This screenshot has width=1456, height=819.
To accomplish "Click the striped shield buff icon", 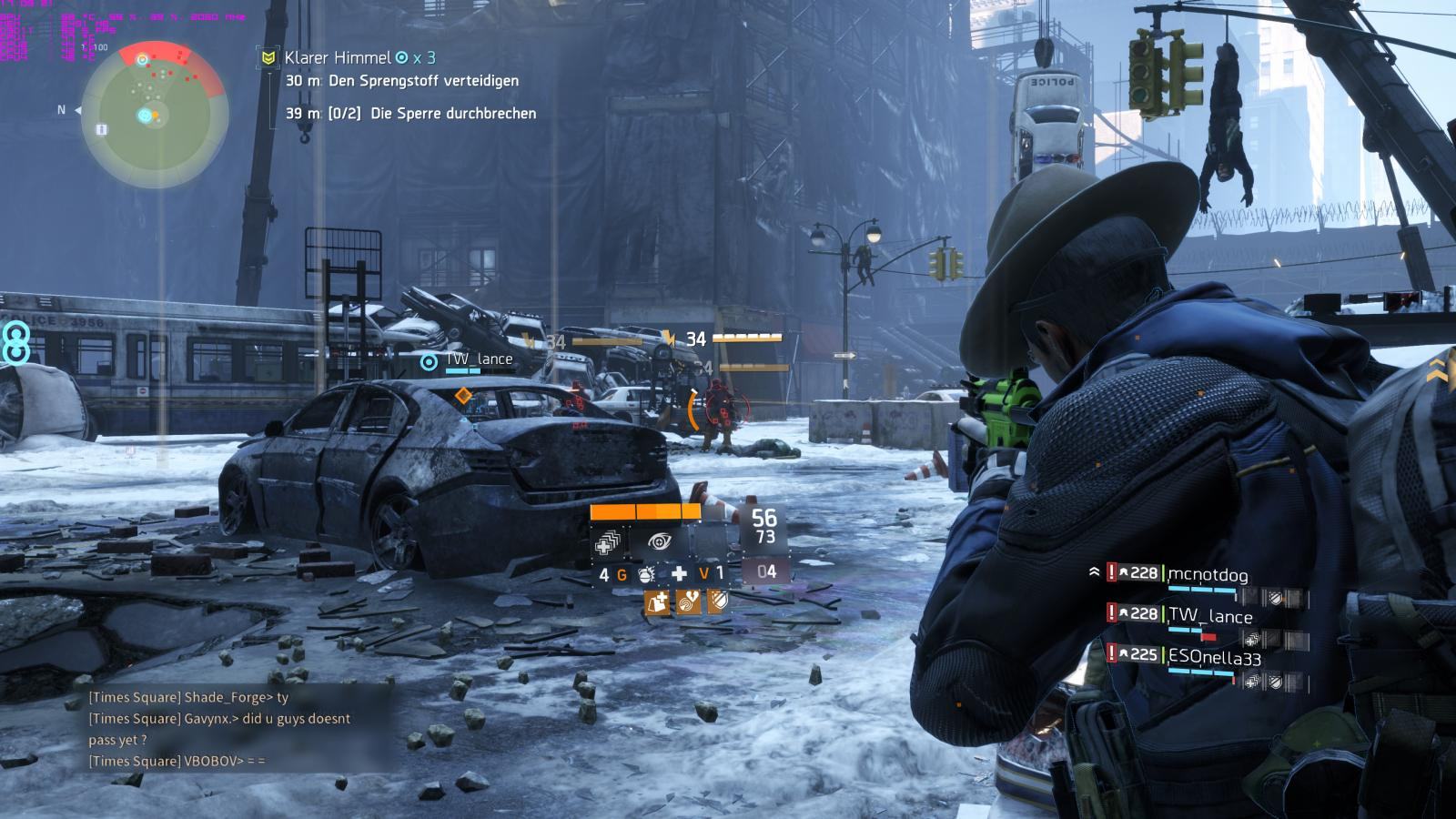I will [x=716, y=602].
